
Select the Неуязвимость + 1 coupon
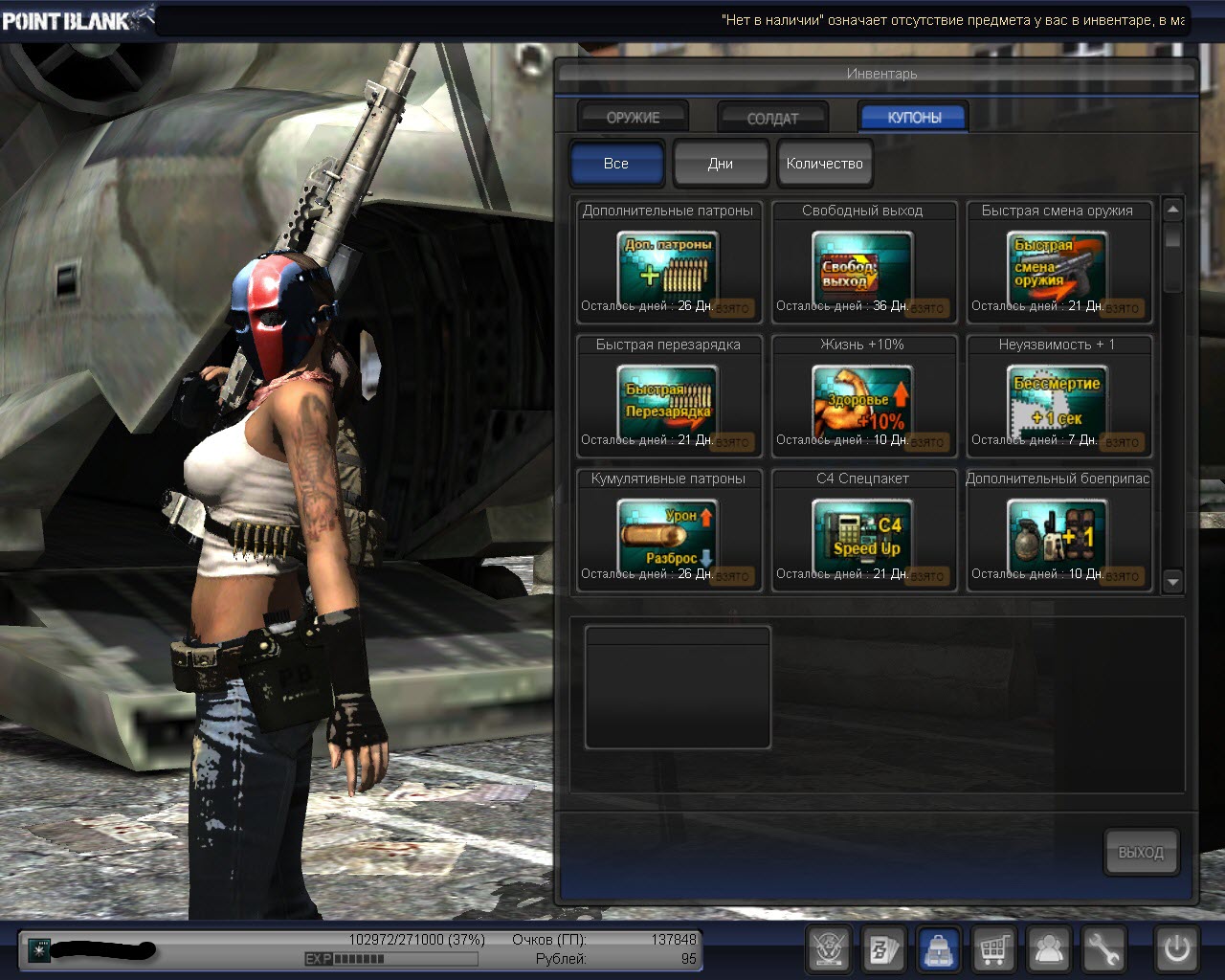click(x=1058, y=402)
